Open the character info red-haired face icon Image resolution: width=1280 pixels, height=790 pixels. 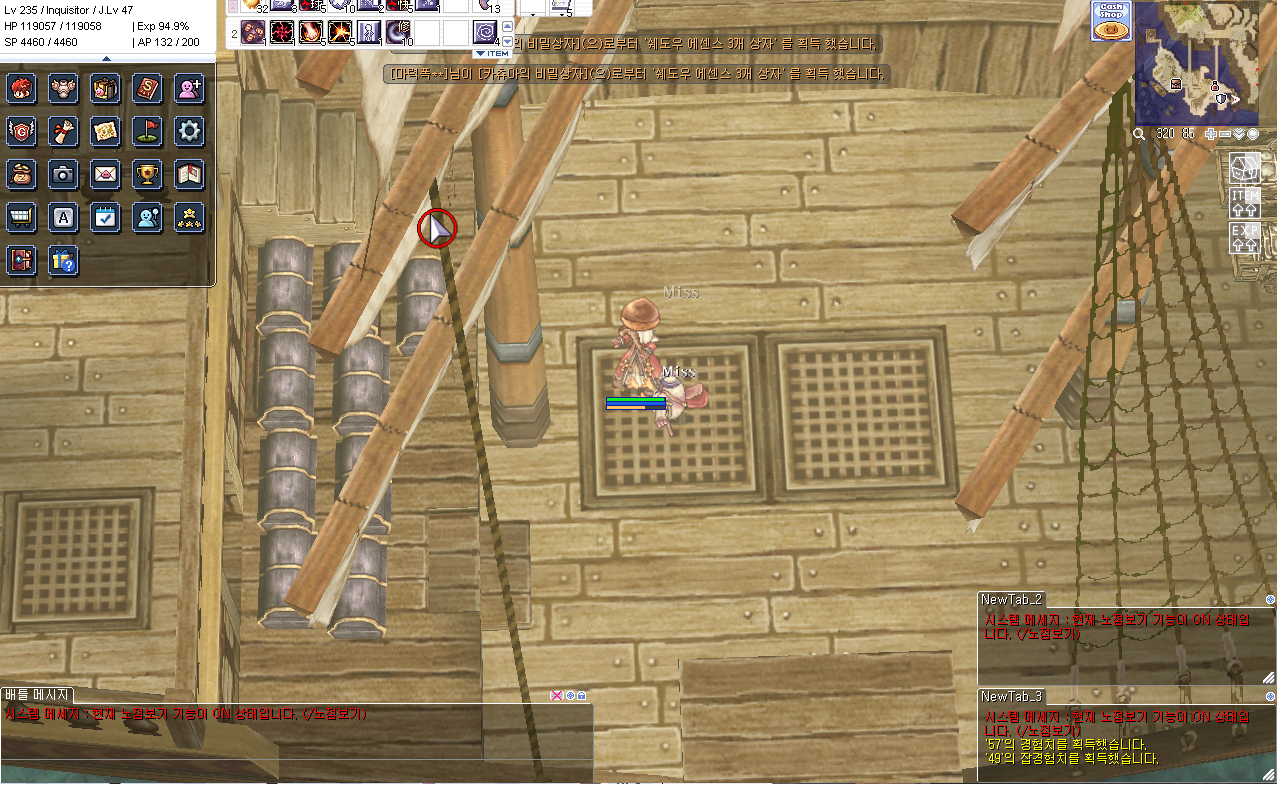click(x=21, y=88)
